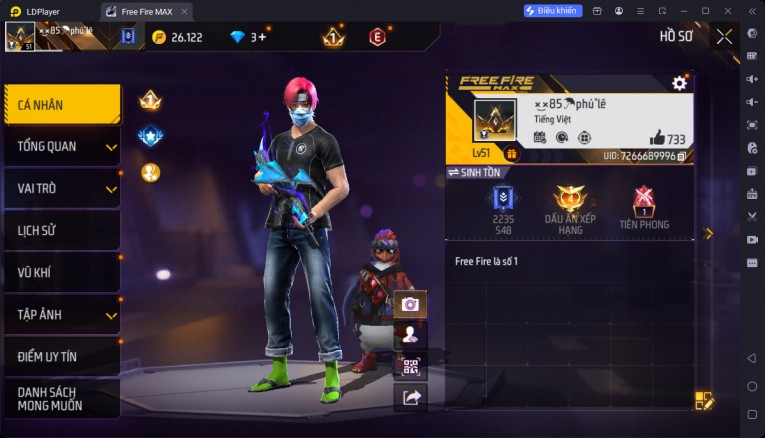Expand the VAI TRÒ section
The image size is (765, 438).
click(62, 188)
